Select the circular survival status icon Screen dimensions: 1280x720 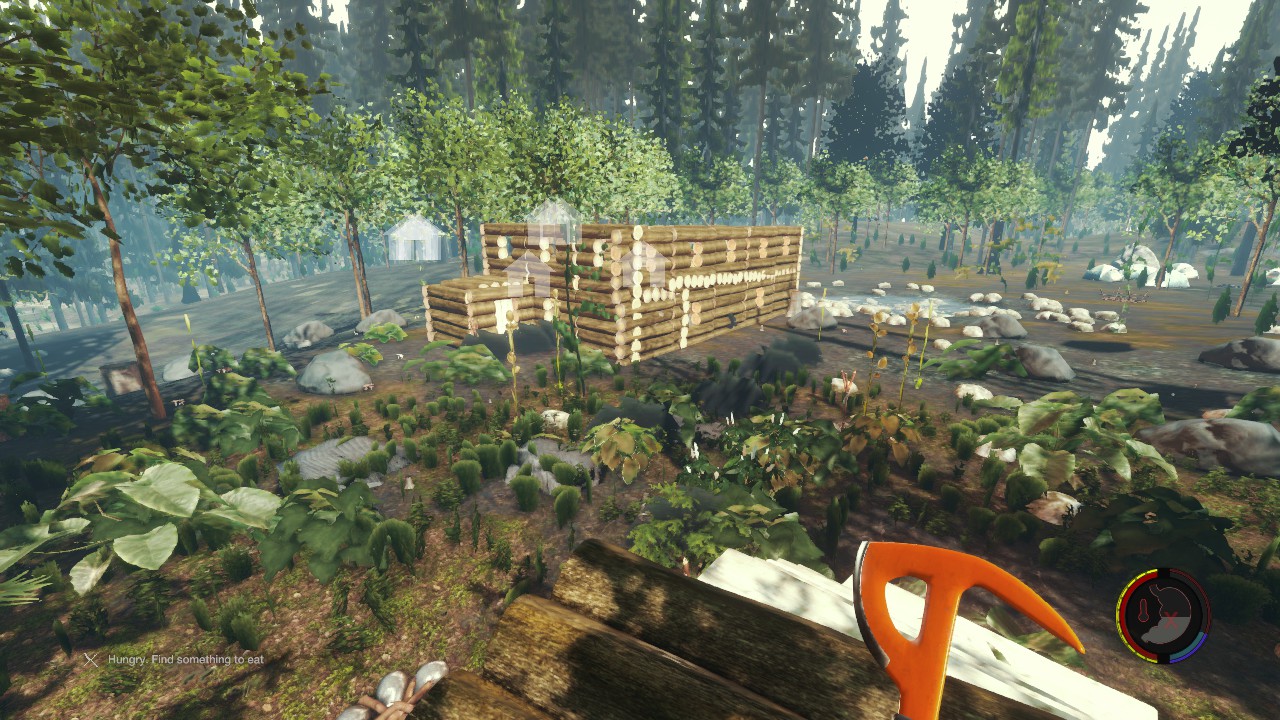pyautogui.click(x=1163, y=616)
